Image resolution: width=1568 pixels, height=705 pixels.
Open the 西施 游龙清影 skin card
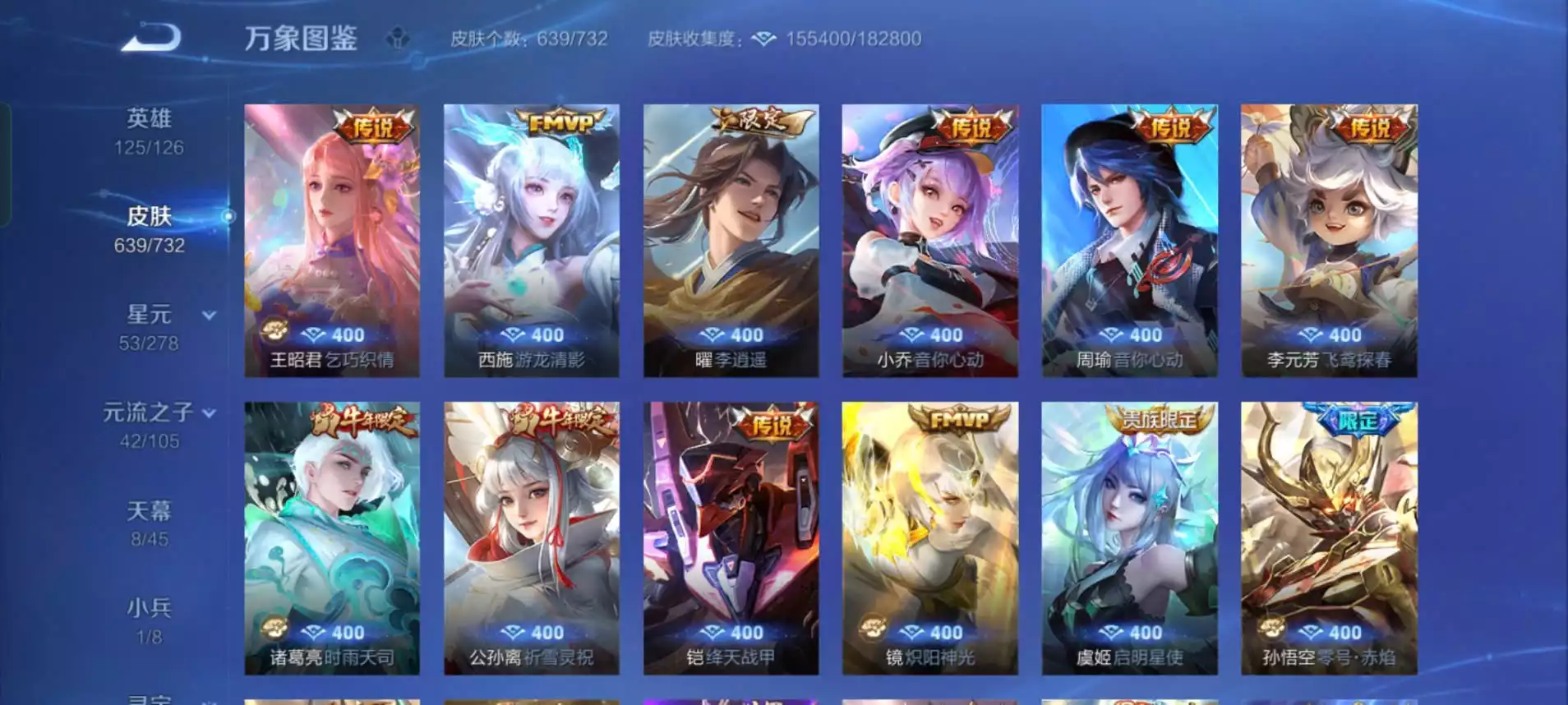tap(532, 240)
